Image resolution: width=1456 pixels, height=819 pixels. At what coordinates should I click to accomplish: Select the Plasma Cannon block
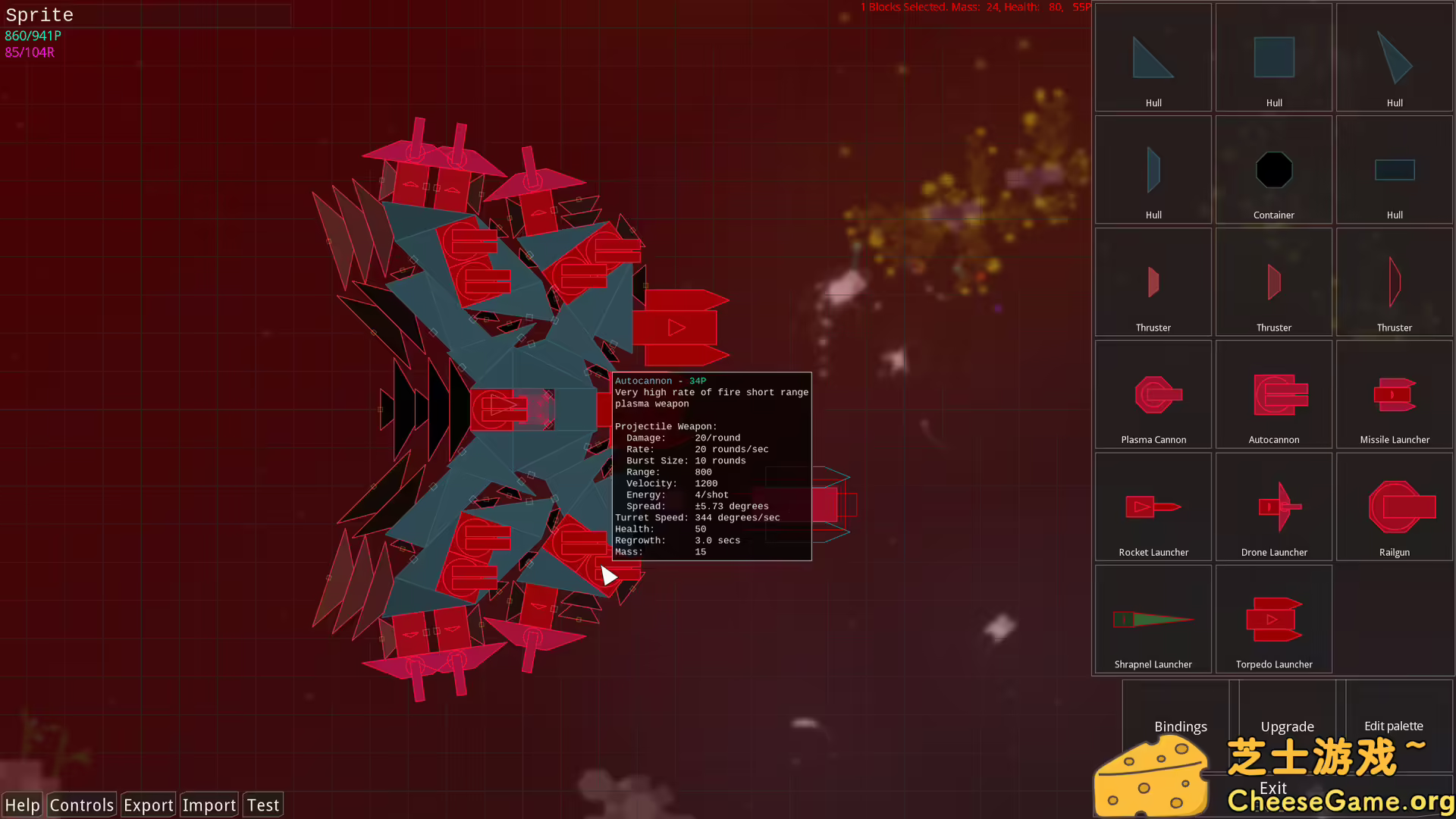(x=1153, y=394)
